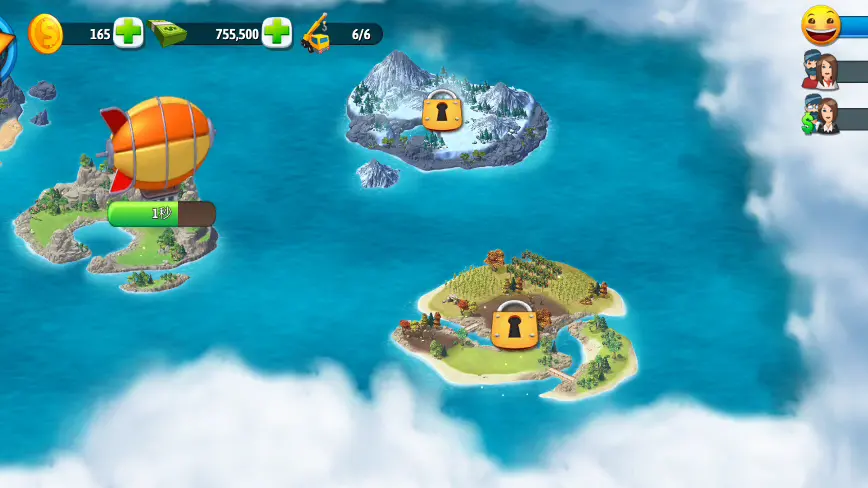
Task: Click the gold coin currency icon
Action: coord(45,34)
